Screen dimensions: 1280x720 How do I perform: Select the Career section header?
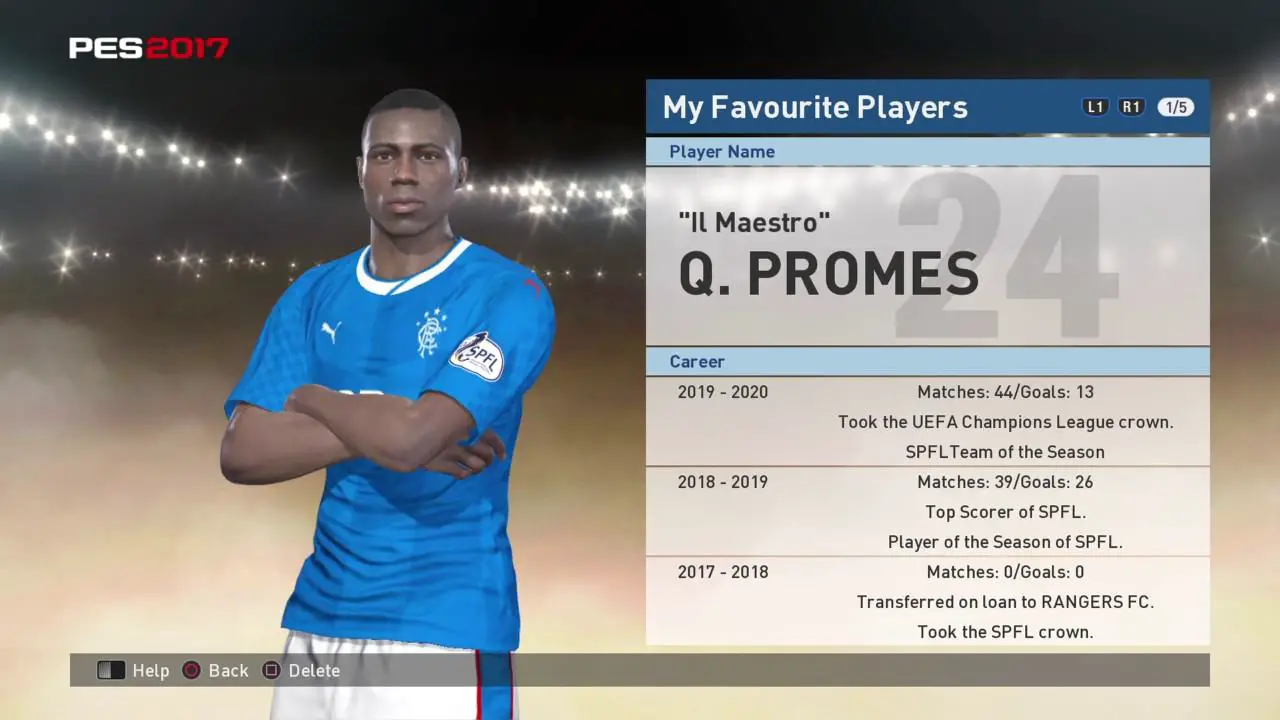(697, 361)
